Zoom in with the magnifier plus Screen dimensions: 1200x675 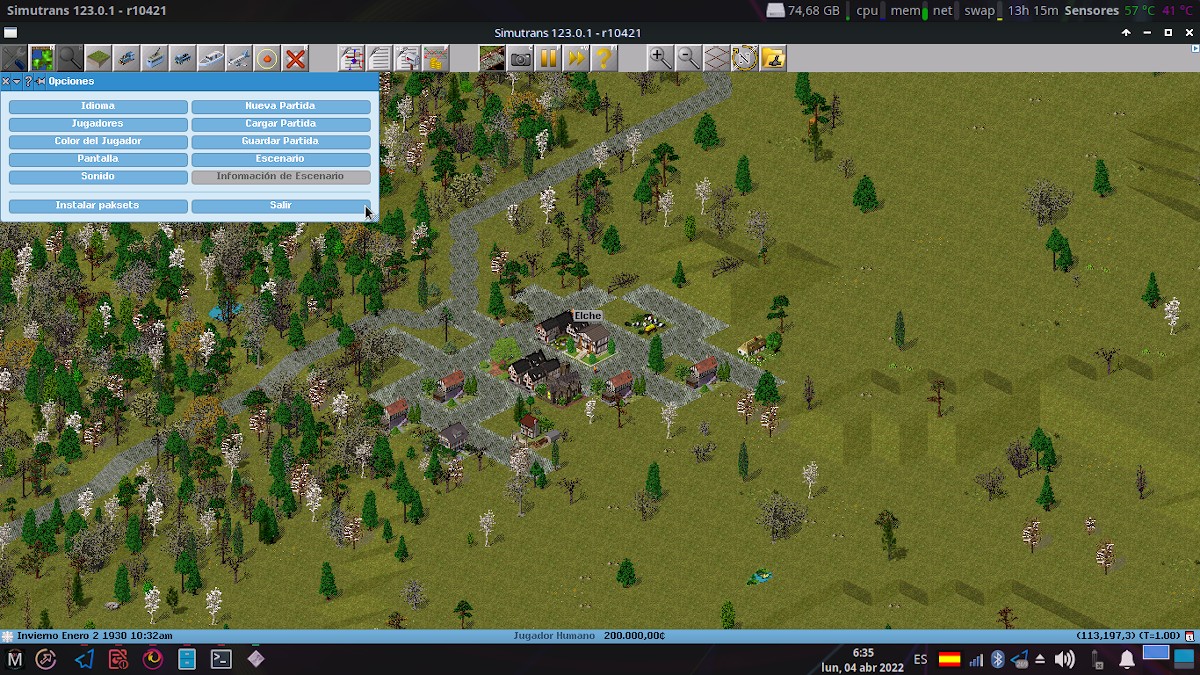660,58
